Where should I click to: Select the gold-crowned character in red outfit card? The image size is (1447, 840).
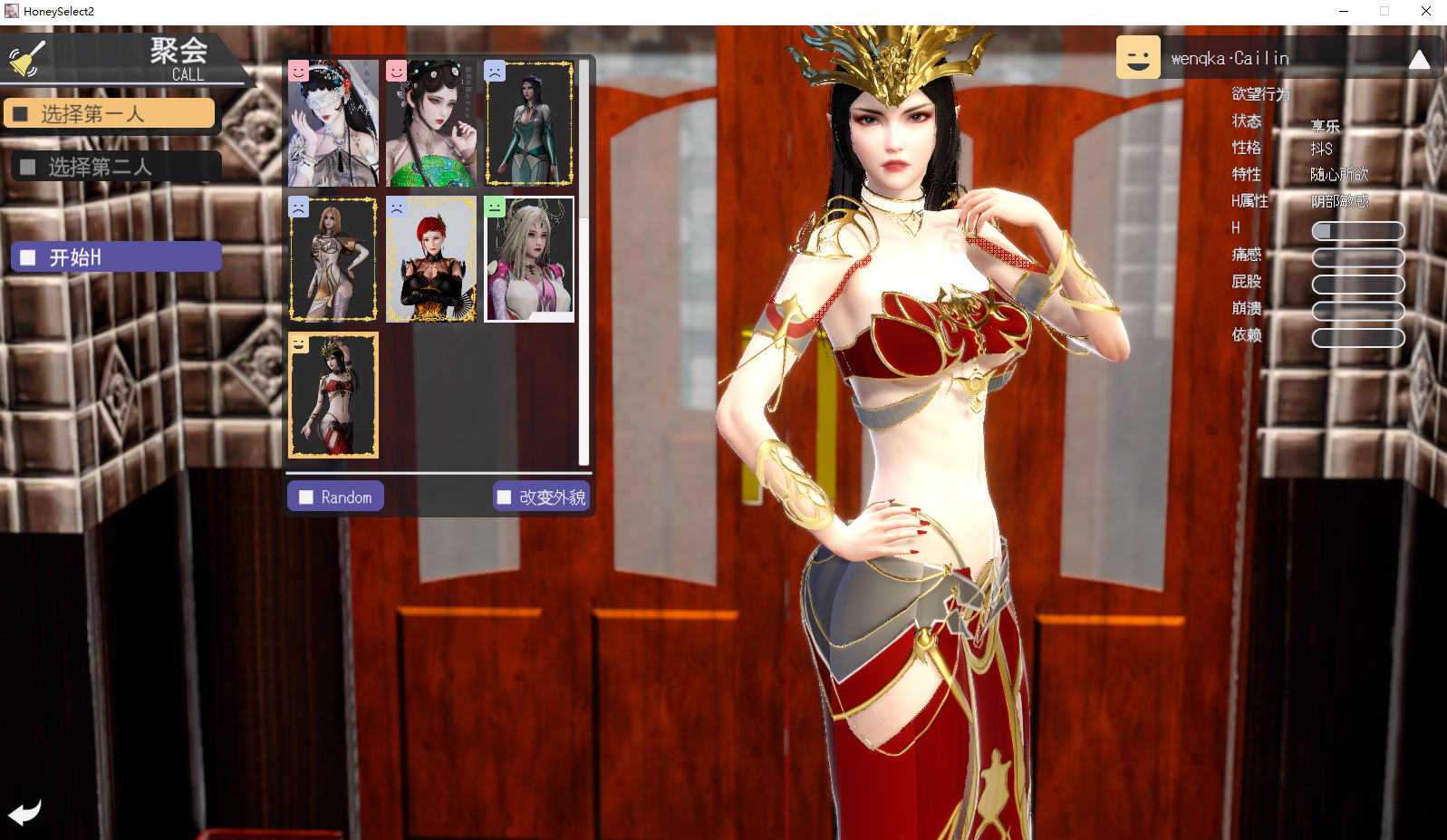[x=333, y=395]
